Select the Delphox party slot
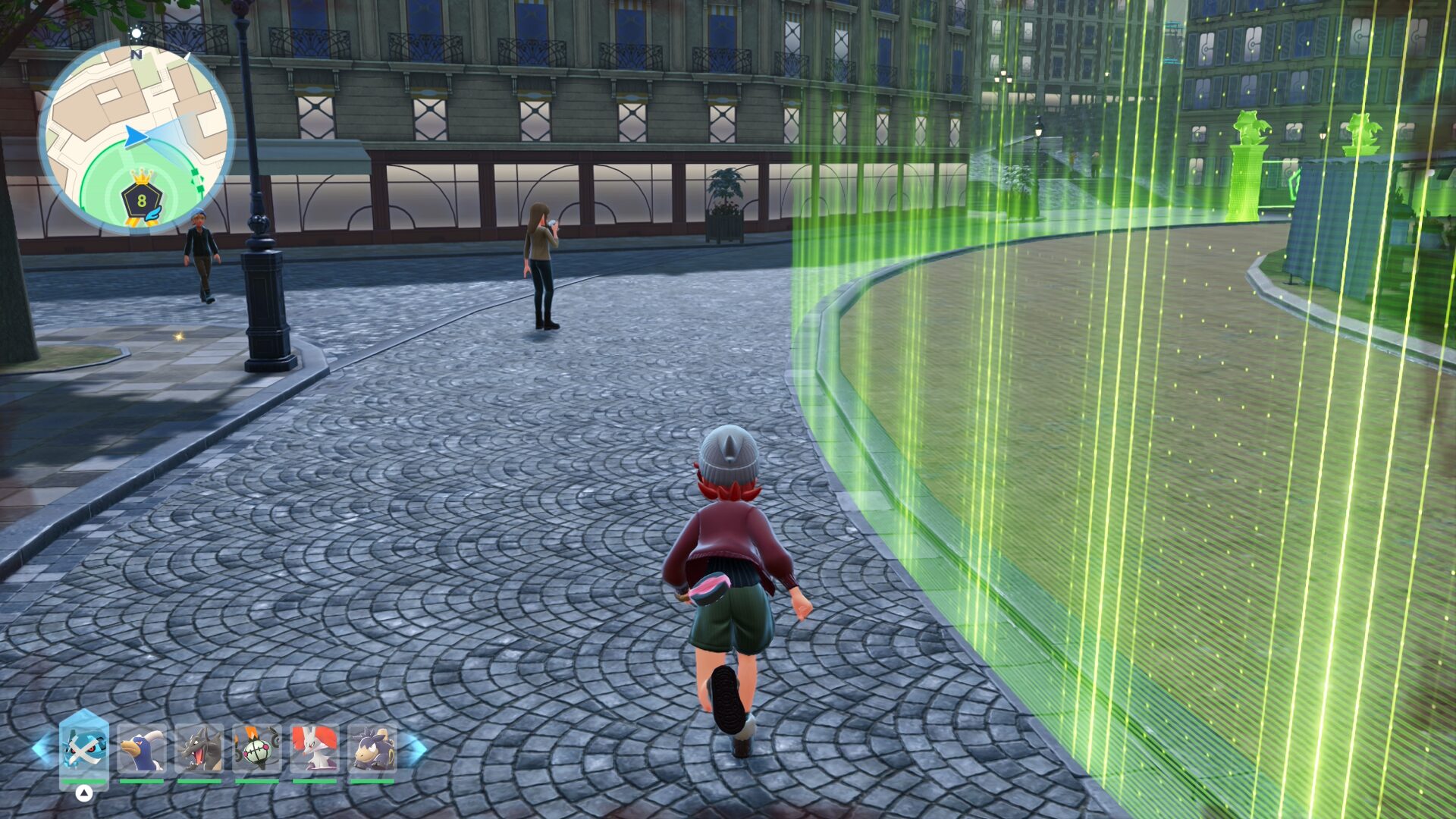This screenshot has width=1456, height=819. 315,748
